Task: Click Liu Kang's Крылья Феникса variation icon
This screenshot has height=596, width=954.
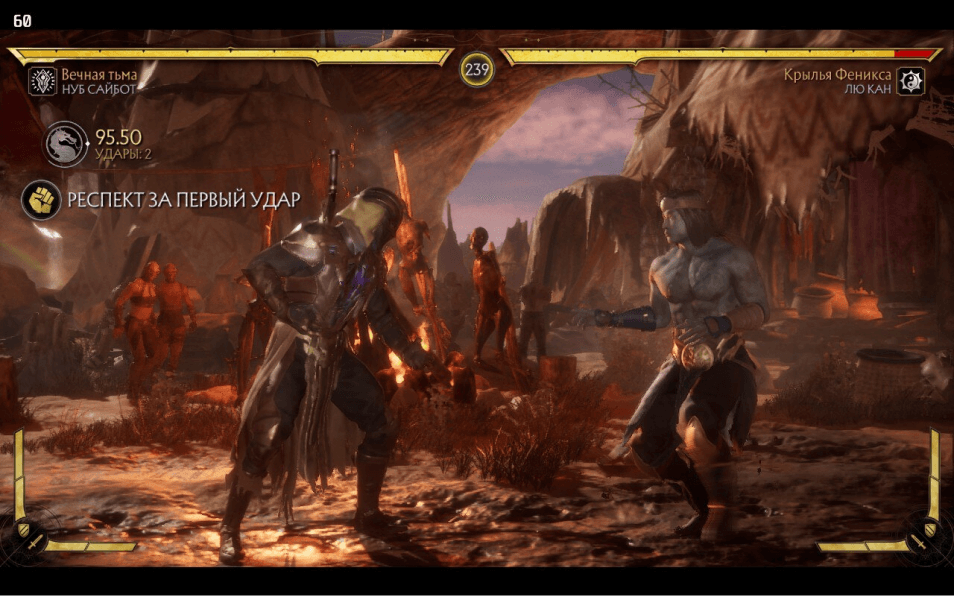Action: 910,81
